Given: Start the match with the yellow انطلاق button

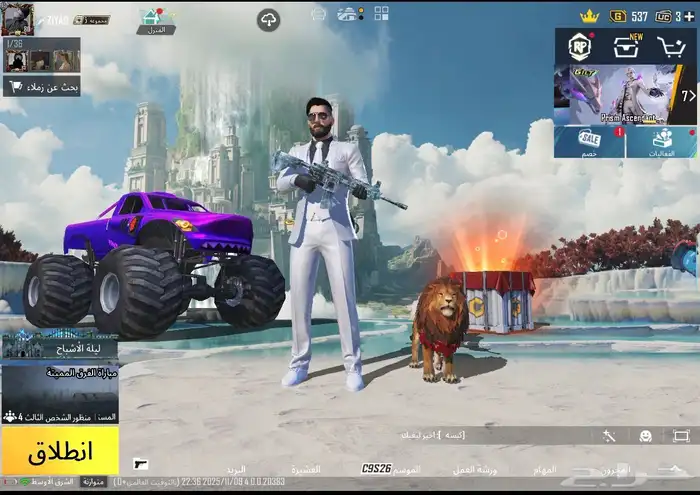Looking at the screenshot, I should pyautogui.click(x=59, y=450).
